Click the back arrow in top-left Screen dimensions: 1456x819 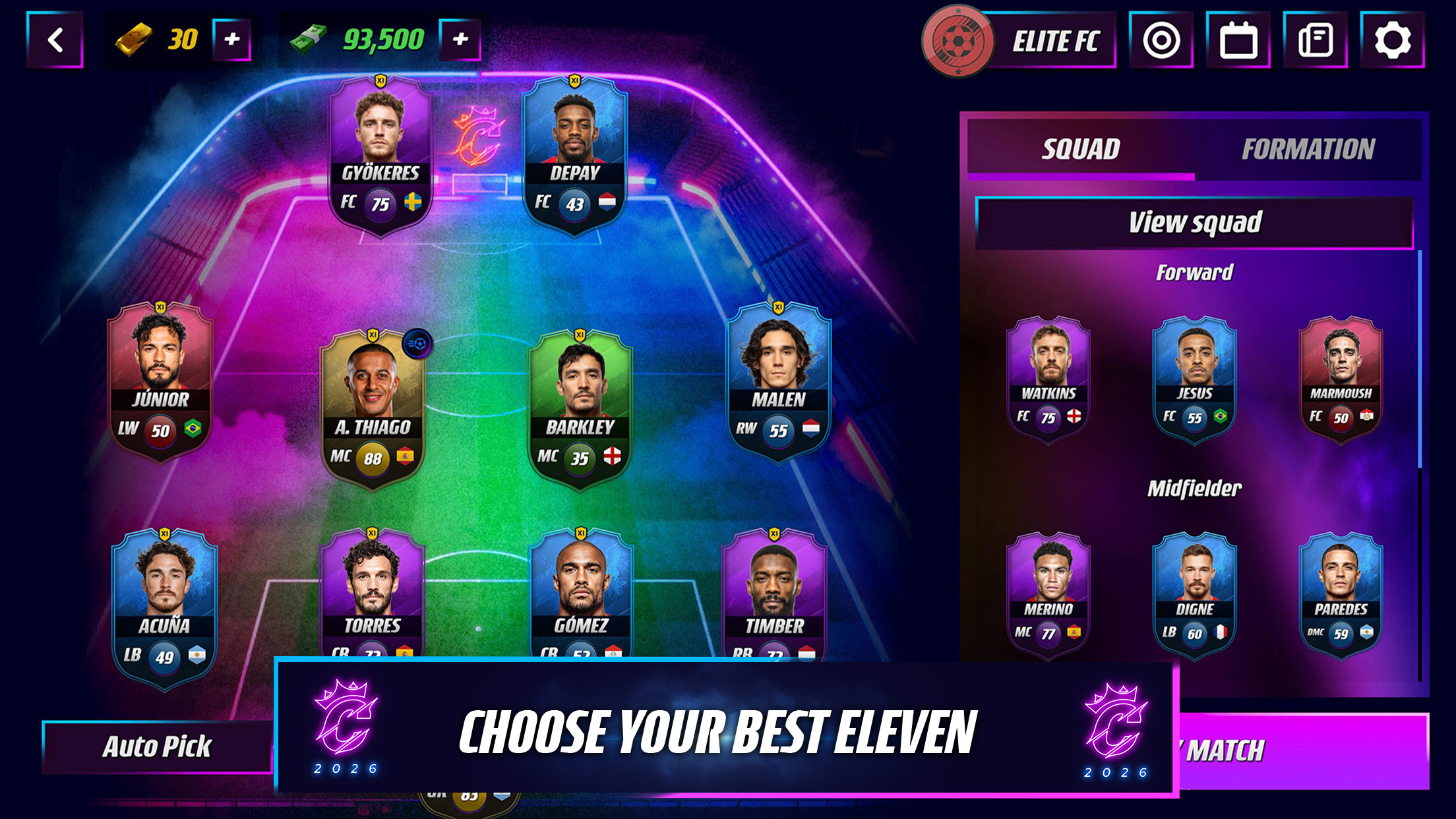(x=55, y=38)
